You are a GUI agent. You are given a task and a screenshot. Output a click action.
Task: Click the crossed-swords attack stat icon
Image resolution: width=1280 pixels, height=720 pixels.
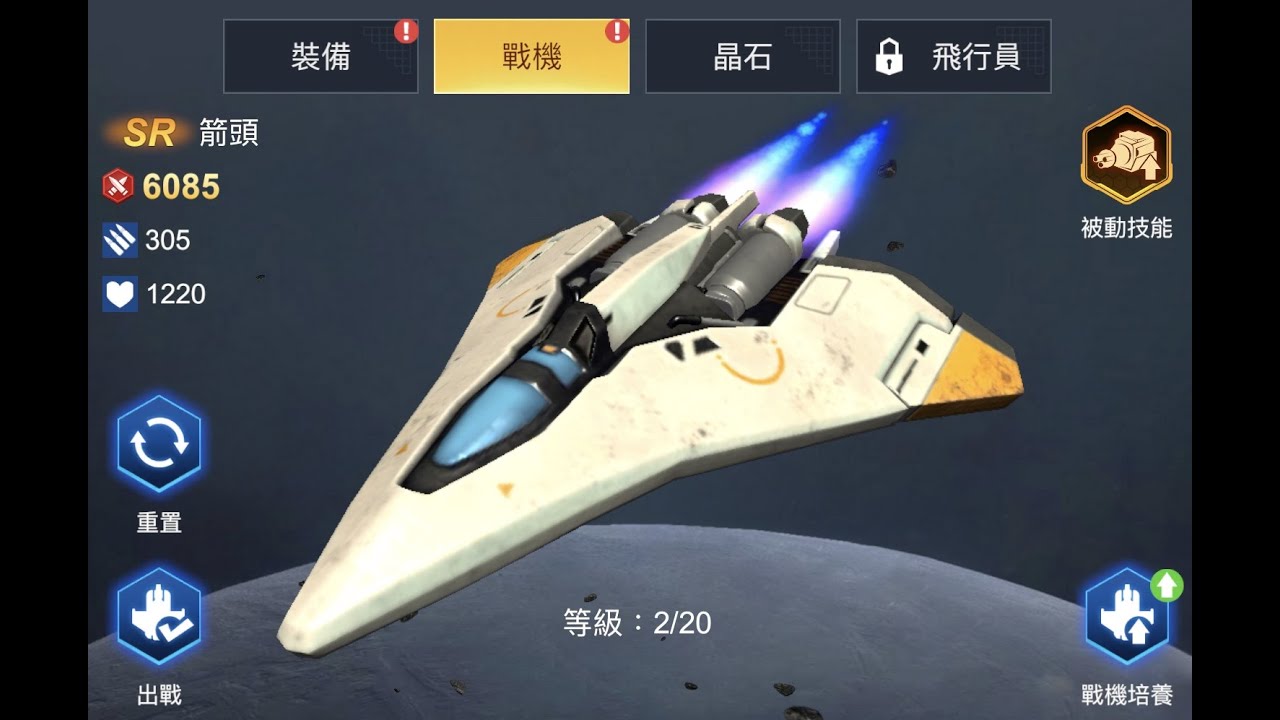click(117, 186)
